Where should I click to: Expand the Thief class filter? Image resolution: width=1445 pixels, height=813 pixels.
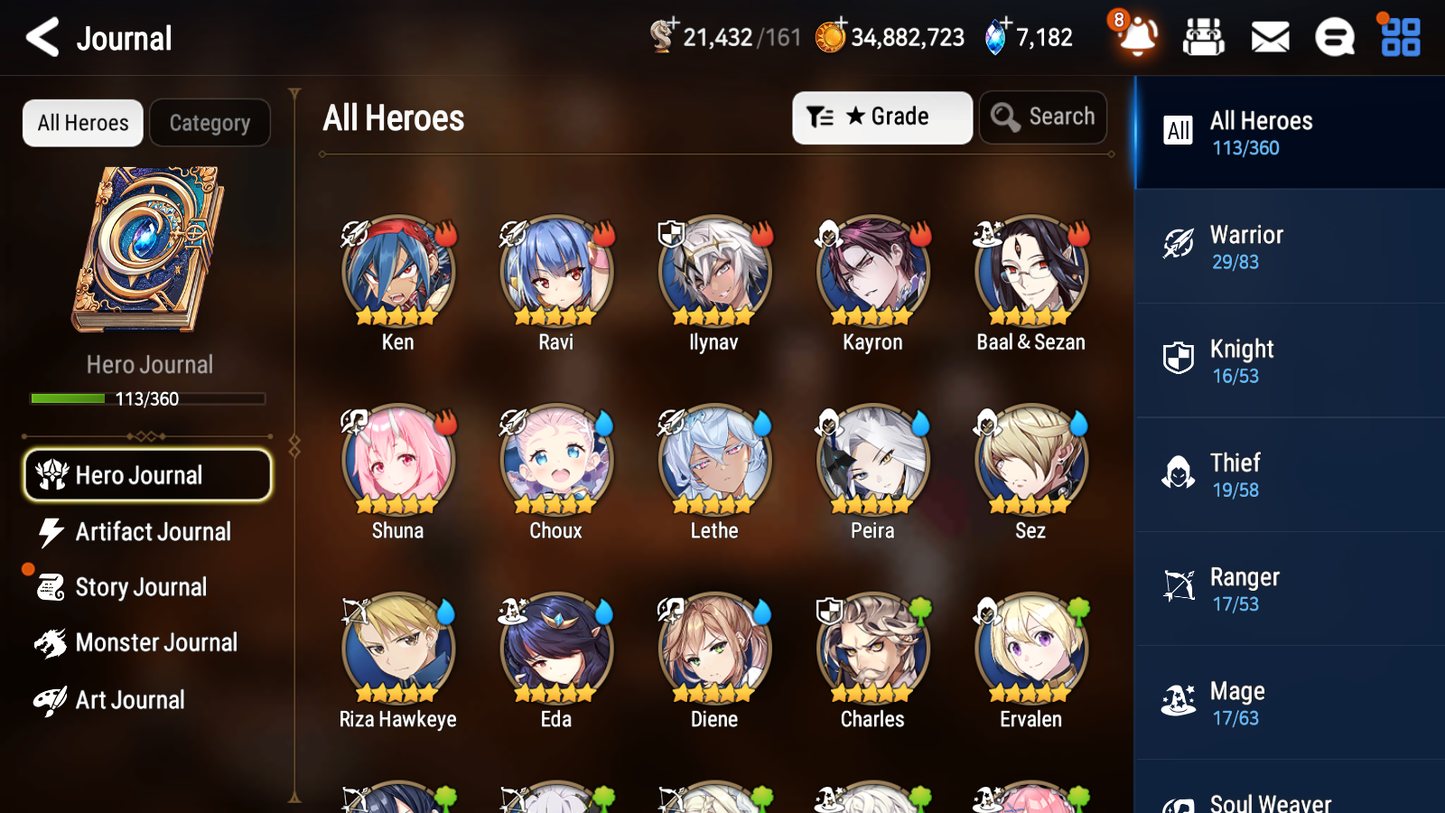point(1180,474)
